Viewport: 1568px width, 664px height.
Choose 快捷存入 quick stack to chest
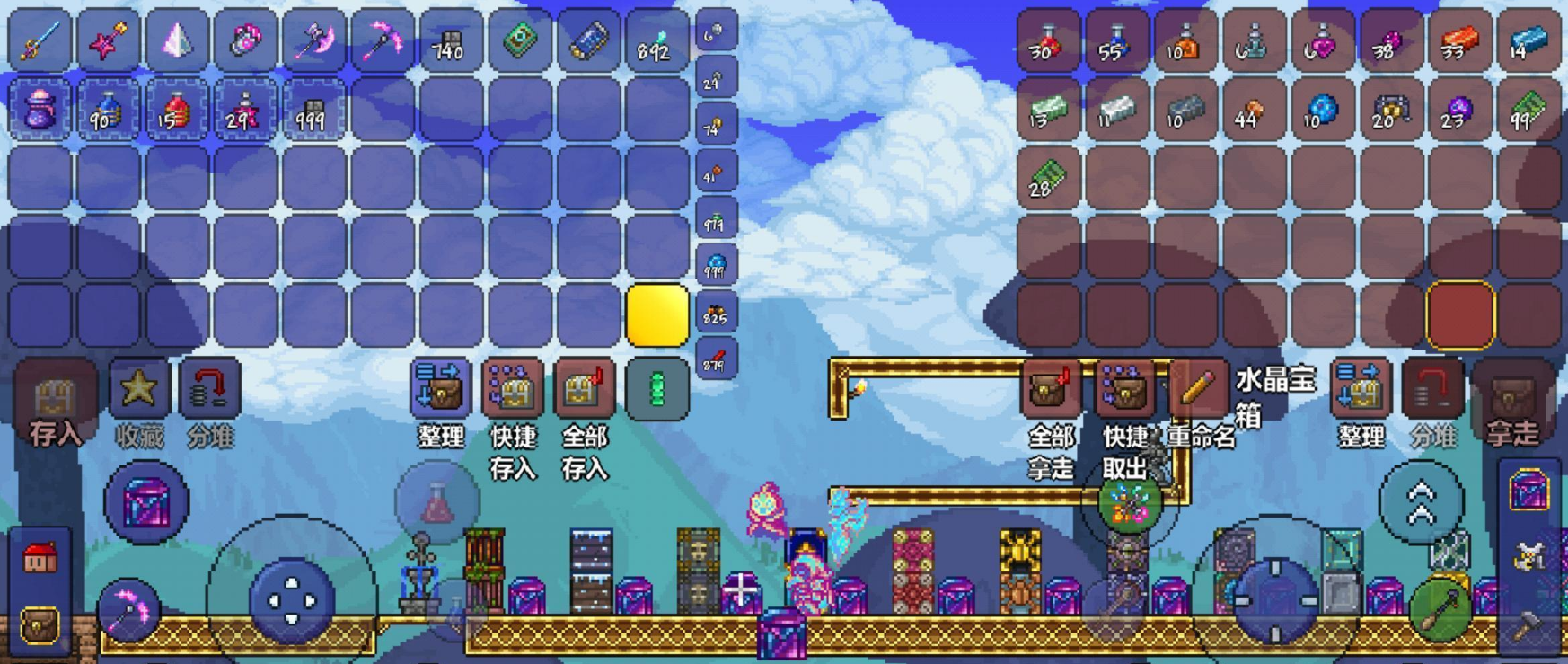pyautogui.click(x=512, y=390)
